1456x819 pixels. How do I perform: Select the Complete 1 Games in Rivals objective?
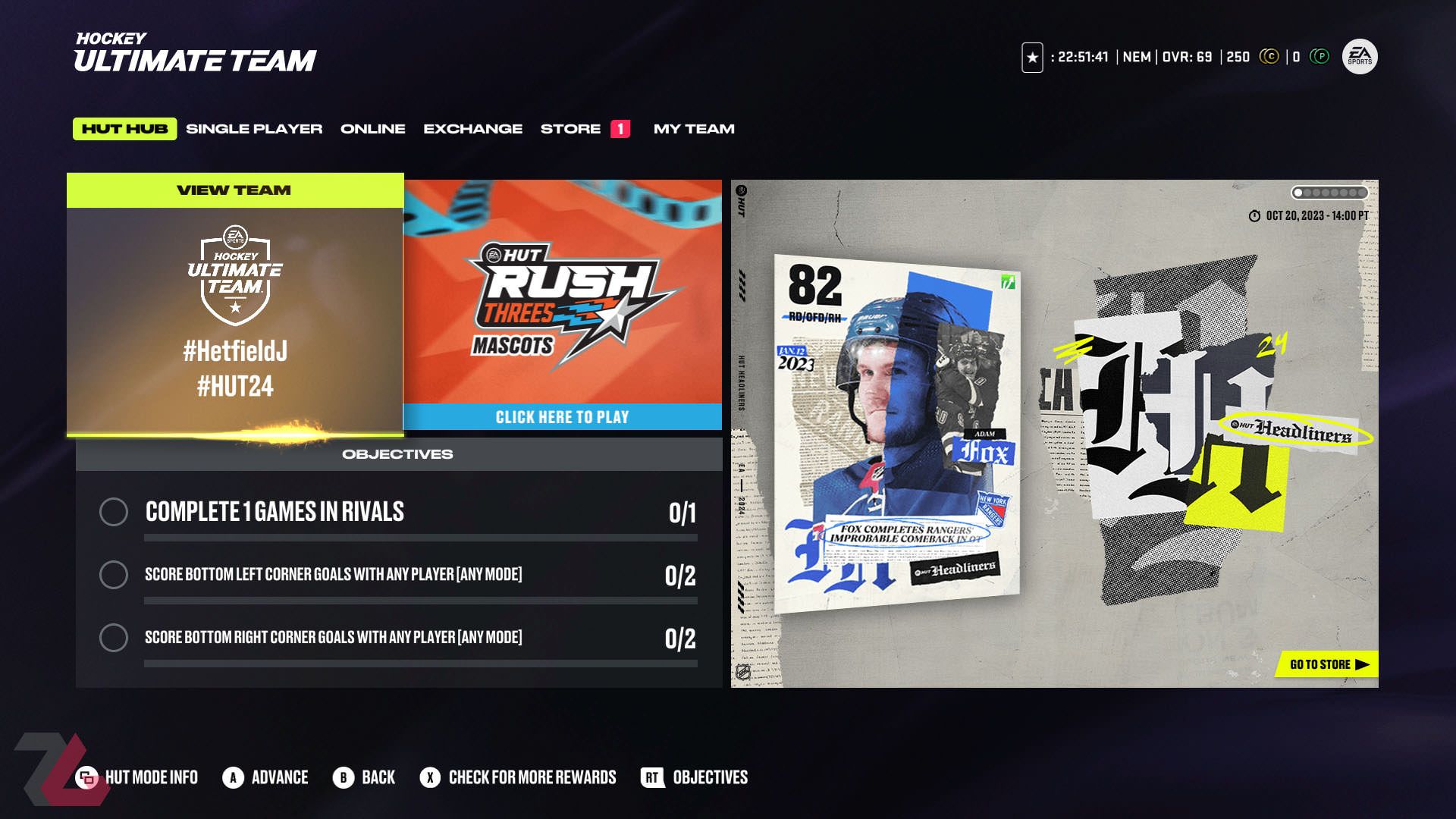point(397,512)
